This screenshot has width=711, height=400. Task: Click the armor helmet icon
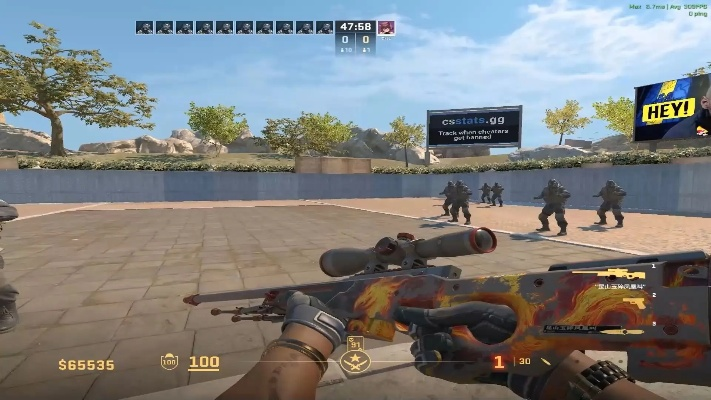[x=169, y=362]
